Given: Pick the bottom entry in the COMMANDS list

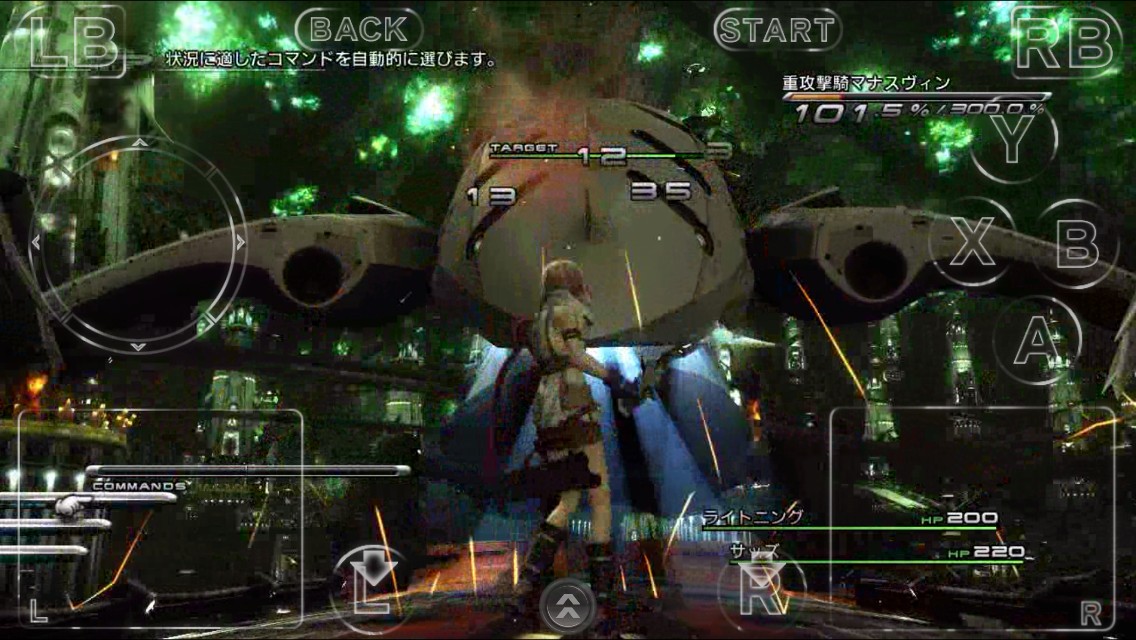Looking at the screenshot, I should (45, 549).
